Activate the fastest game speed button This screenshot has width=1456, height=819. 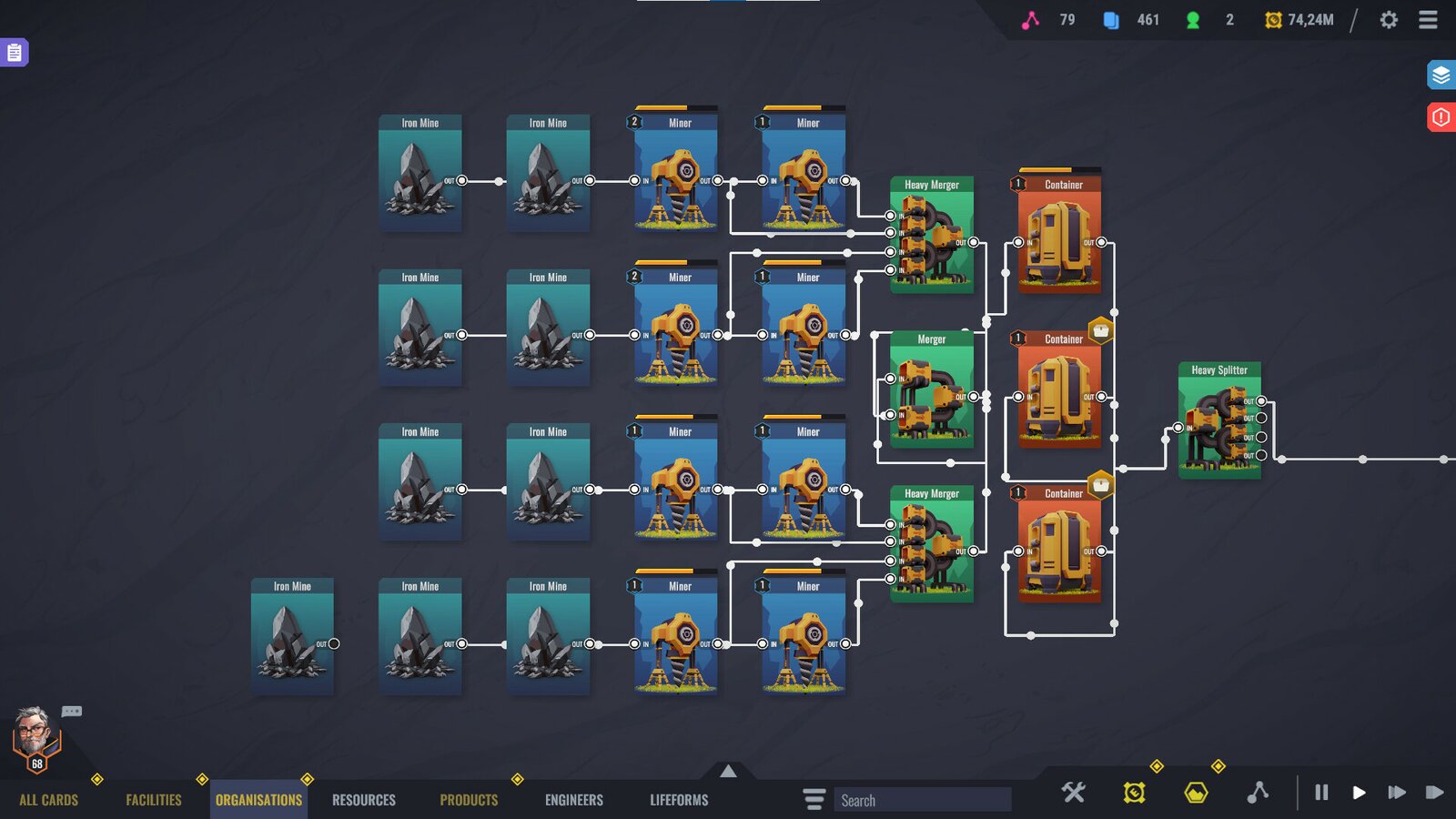1436,793
